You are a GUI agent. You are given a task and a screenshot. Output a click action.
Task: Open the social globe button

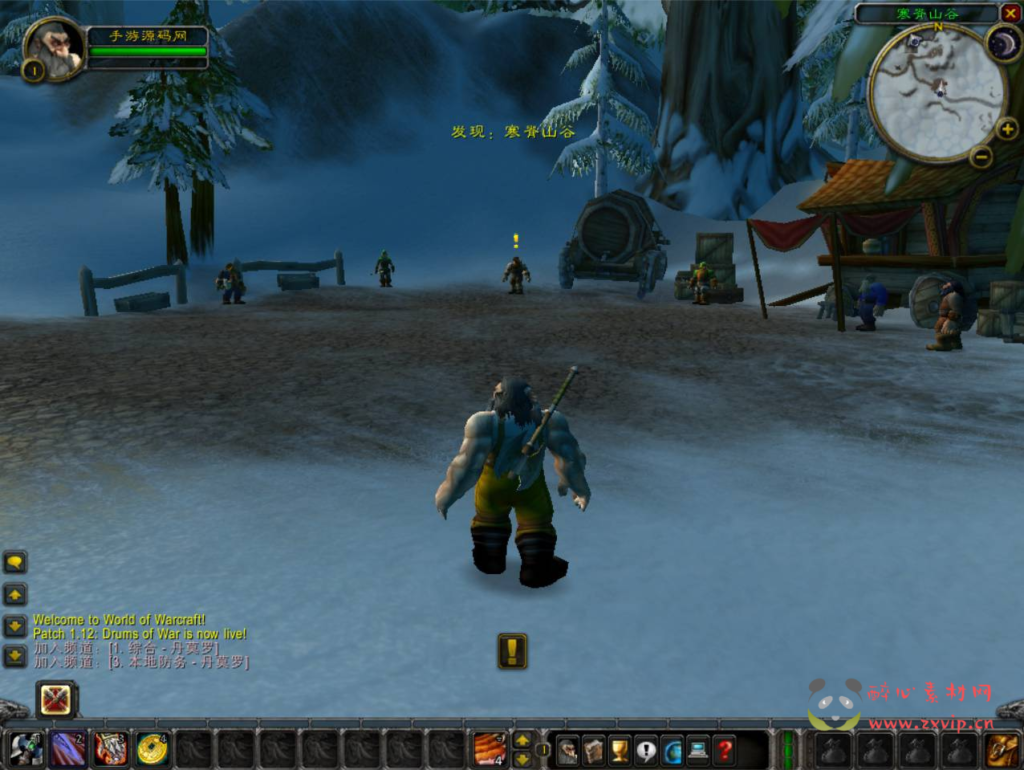(x=672, y=750)
